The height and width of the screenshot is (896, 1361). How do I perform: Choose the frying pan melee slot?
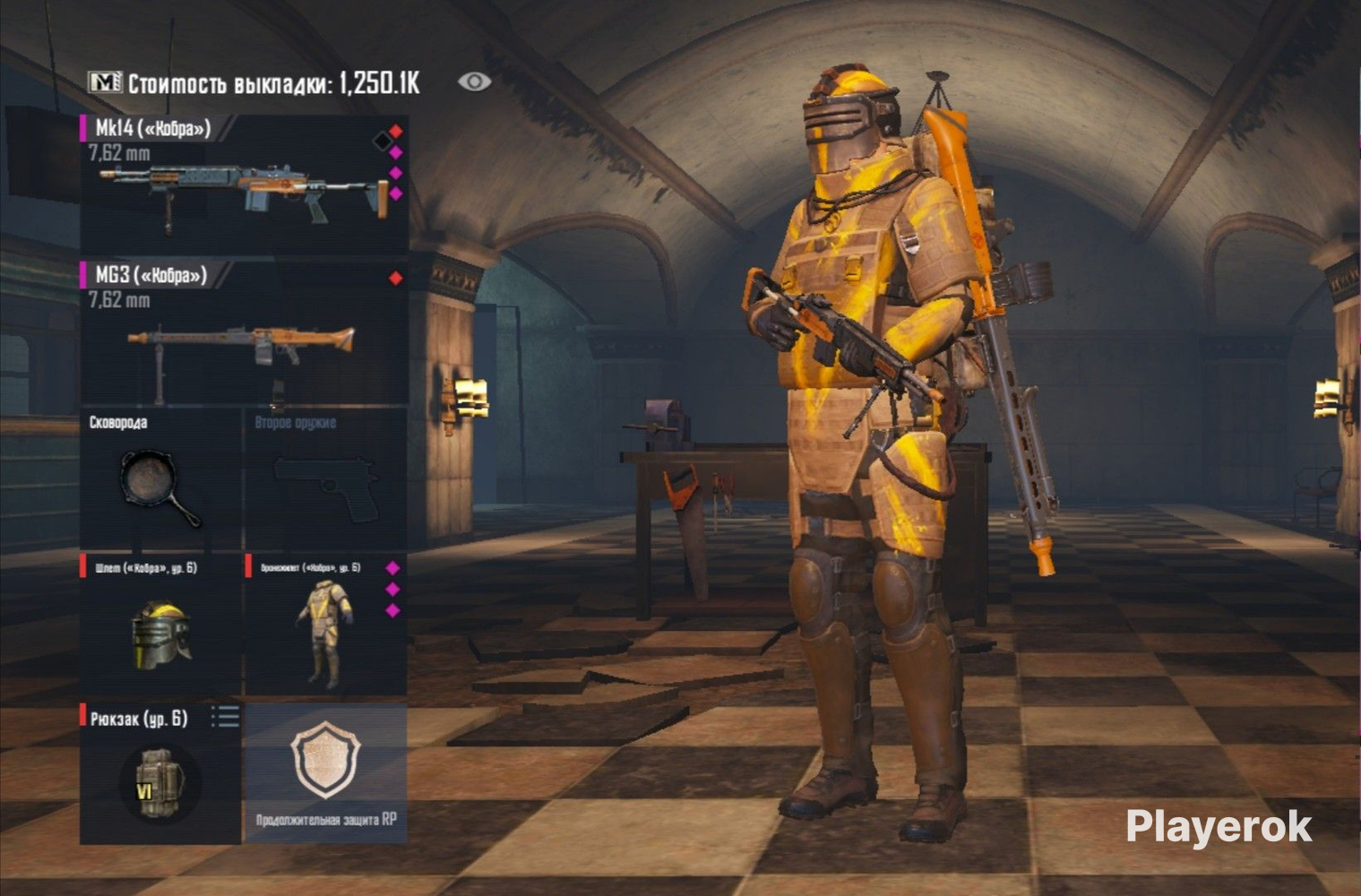(160, 480)
